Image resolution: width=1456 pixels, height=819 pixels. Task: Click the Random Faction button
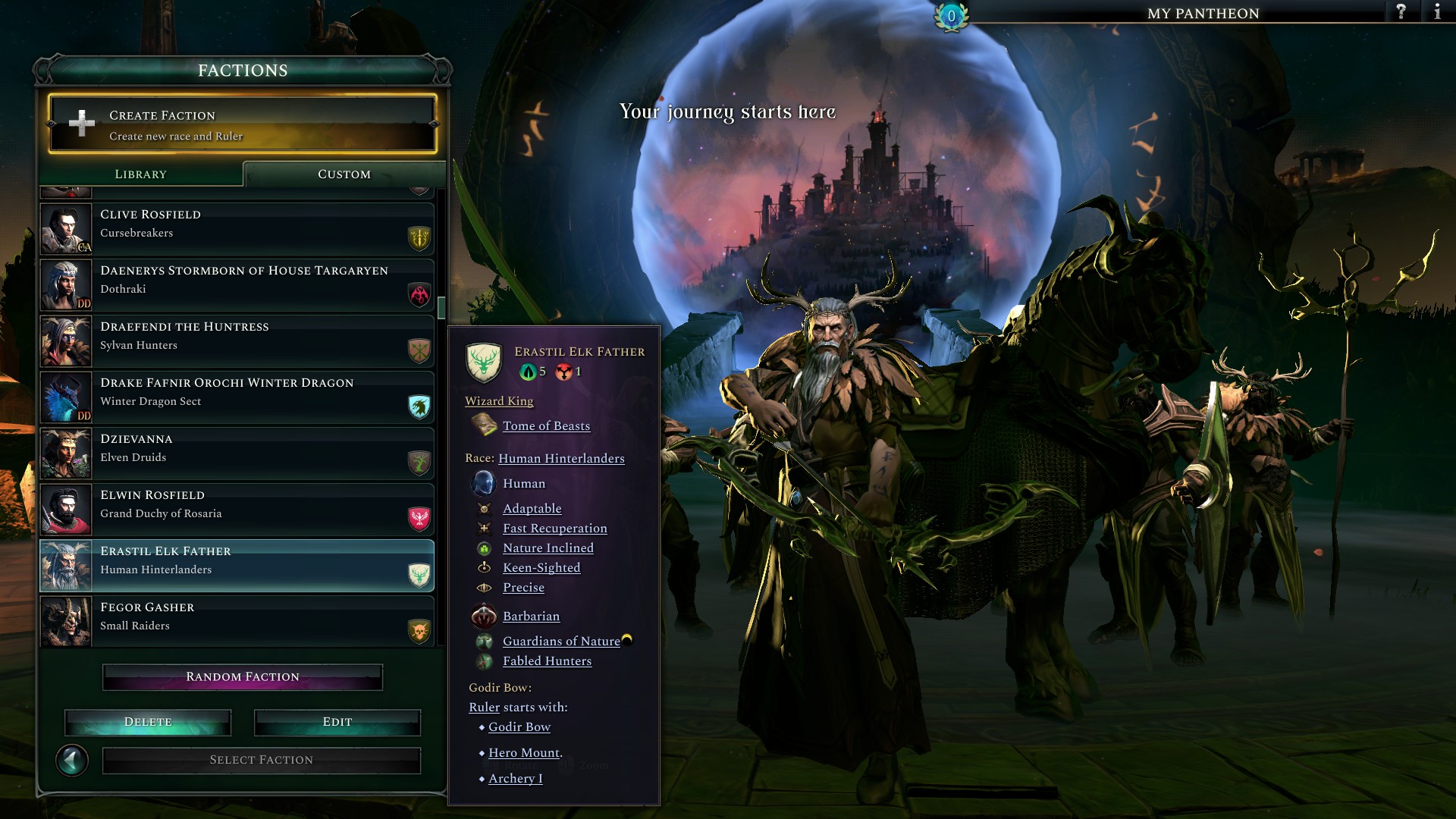tap(243, 676)
